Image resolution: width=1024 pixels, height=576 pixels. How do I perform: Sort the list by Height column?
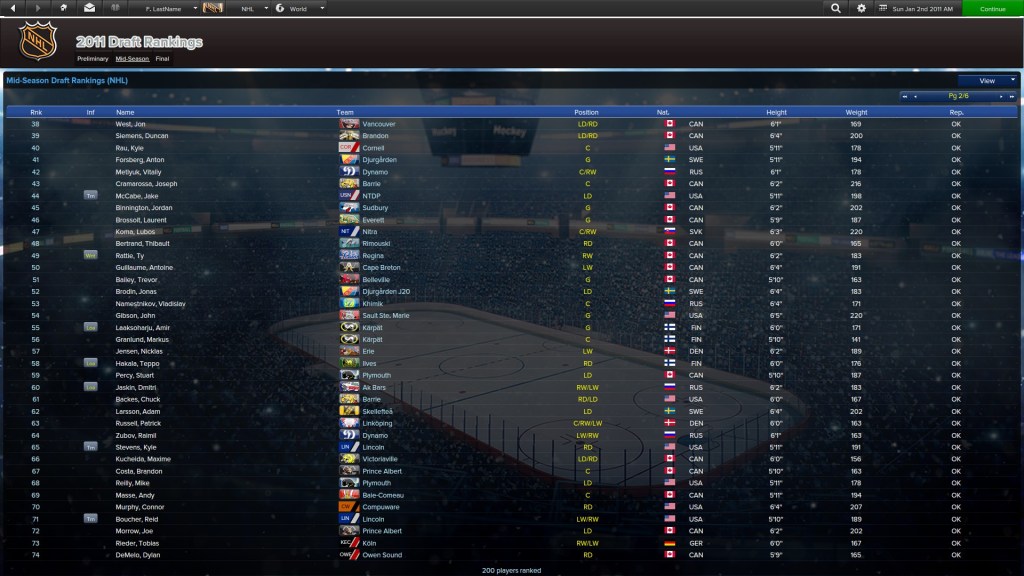[x=776, y=112]
